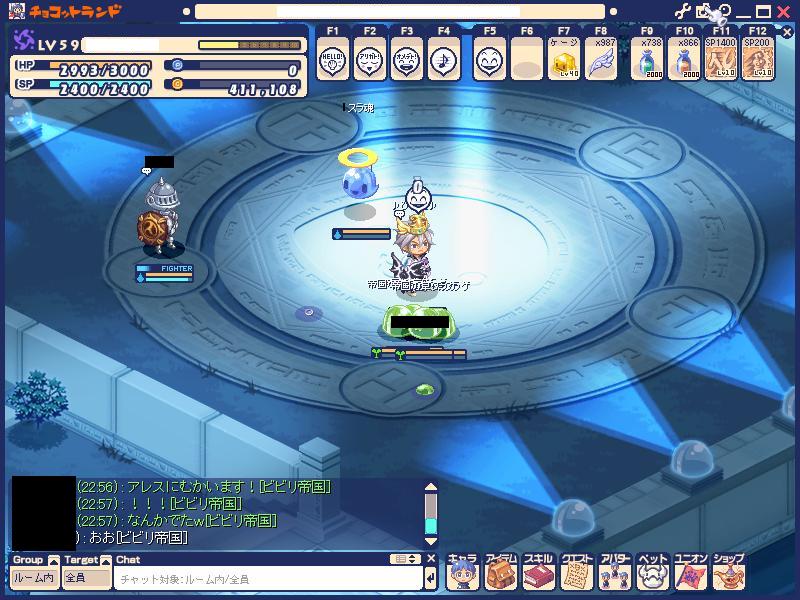Cast the F11 skill costing SP1400
The image size is (800, 600).
pyautogui.click(x=721, y=62)
